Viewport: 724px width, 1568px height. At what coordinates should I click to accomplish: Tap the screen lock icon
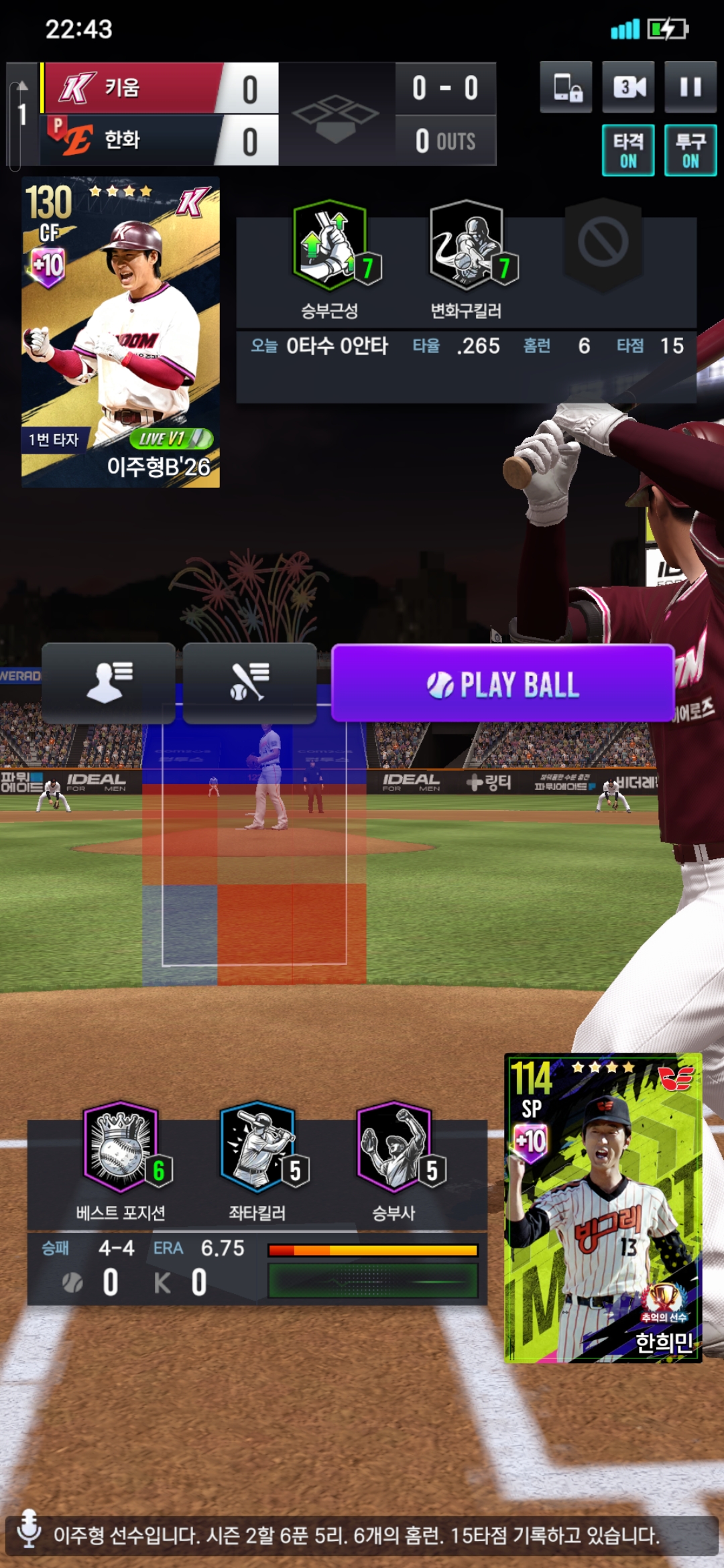click(566, 87)
